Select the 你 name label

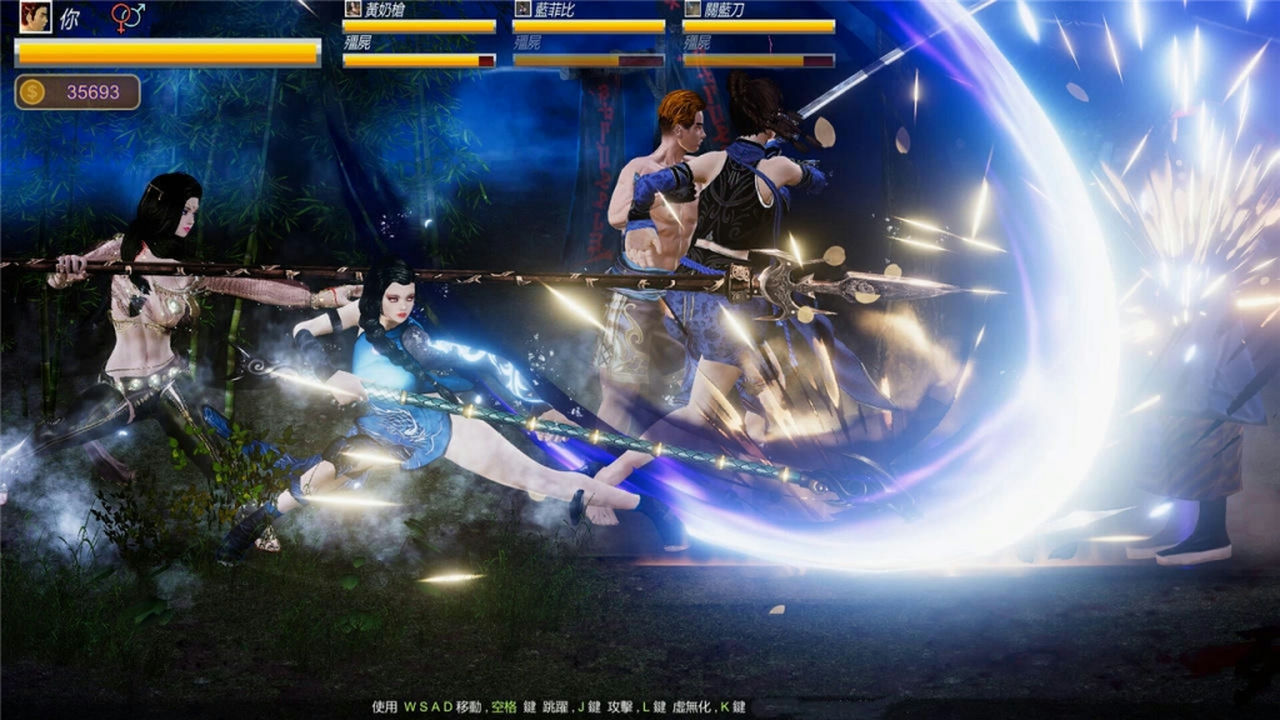coord(70,17)
